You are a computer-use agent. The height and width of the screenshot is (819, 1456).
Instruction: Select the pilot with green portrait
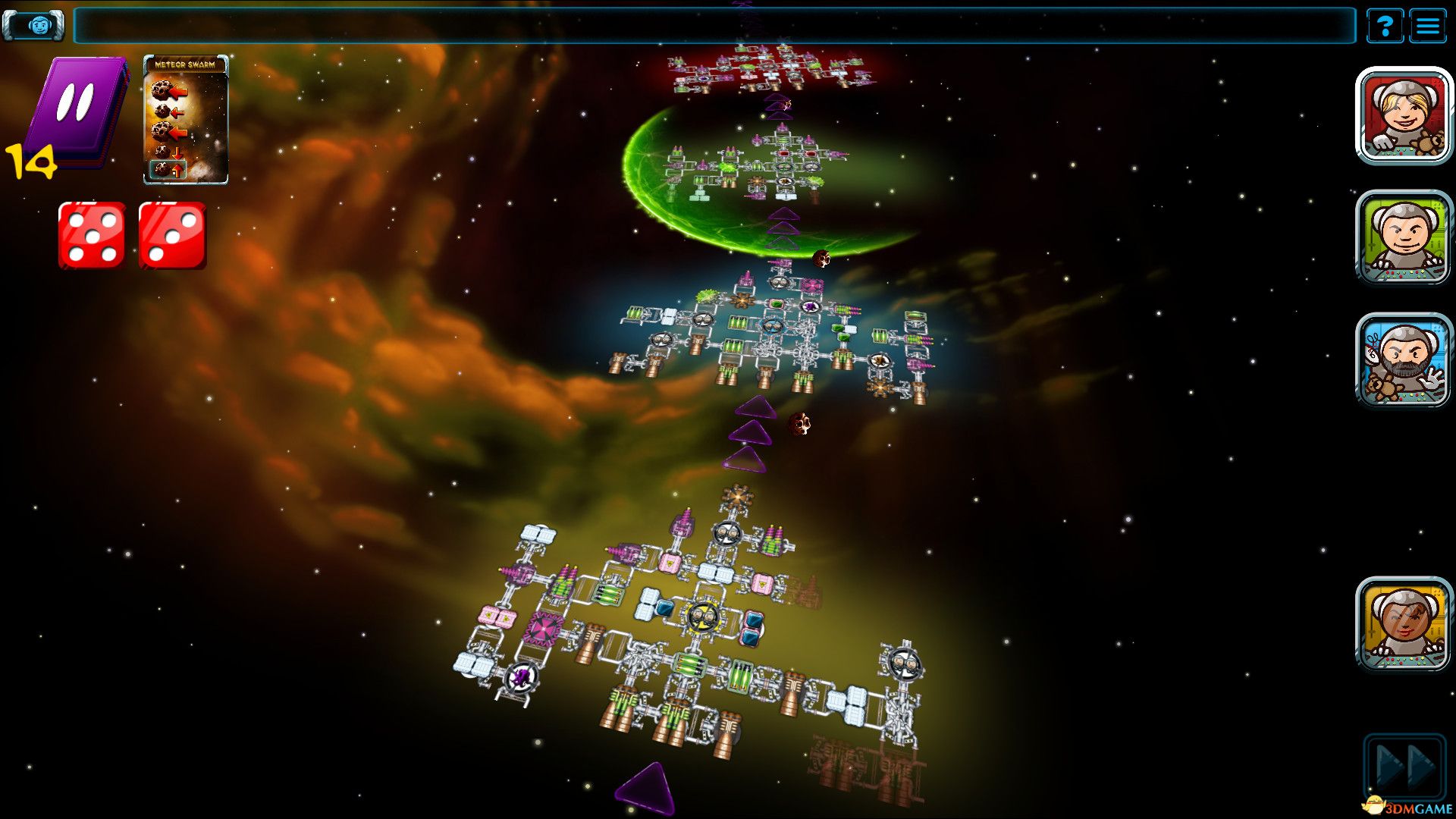[x=1404, y=238]
